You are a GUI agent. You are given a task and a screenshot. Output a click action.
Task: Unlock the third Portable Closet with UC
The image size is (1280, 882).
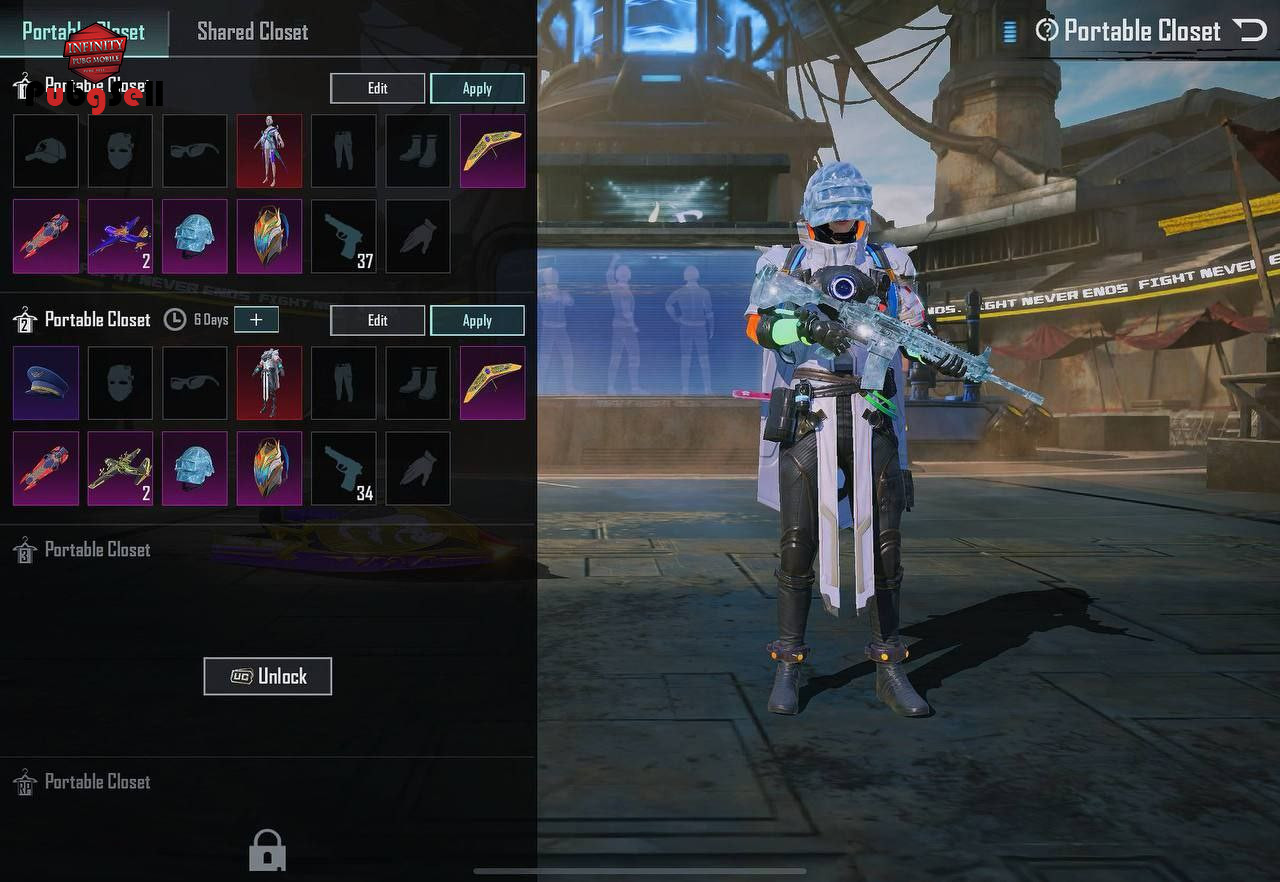(267, 676)
